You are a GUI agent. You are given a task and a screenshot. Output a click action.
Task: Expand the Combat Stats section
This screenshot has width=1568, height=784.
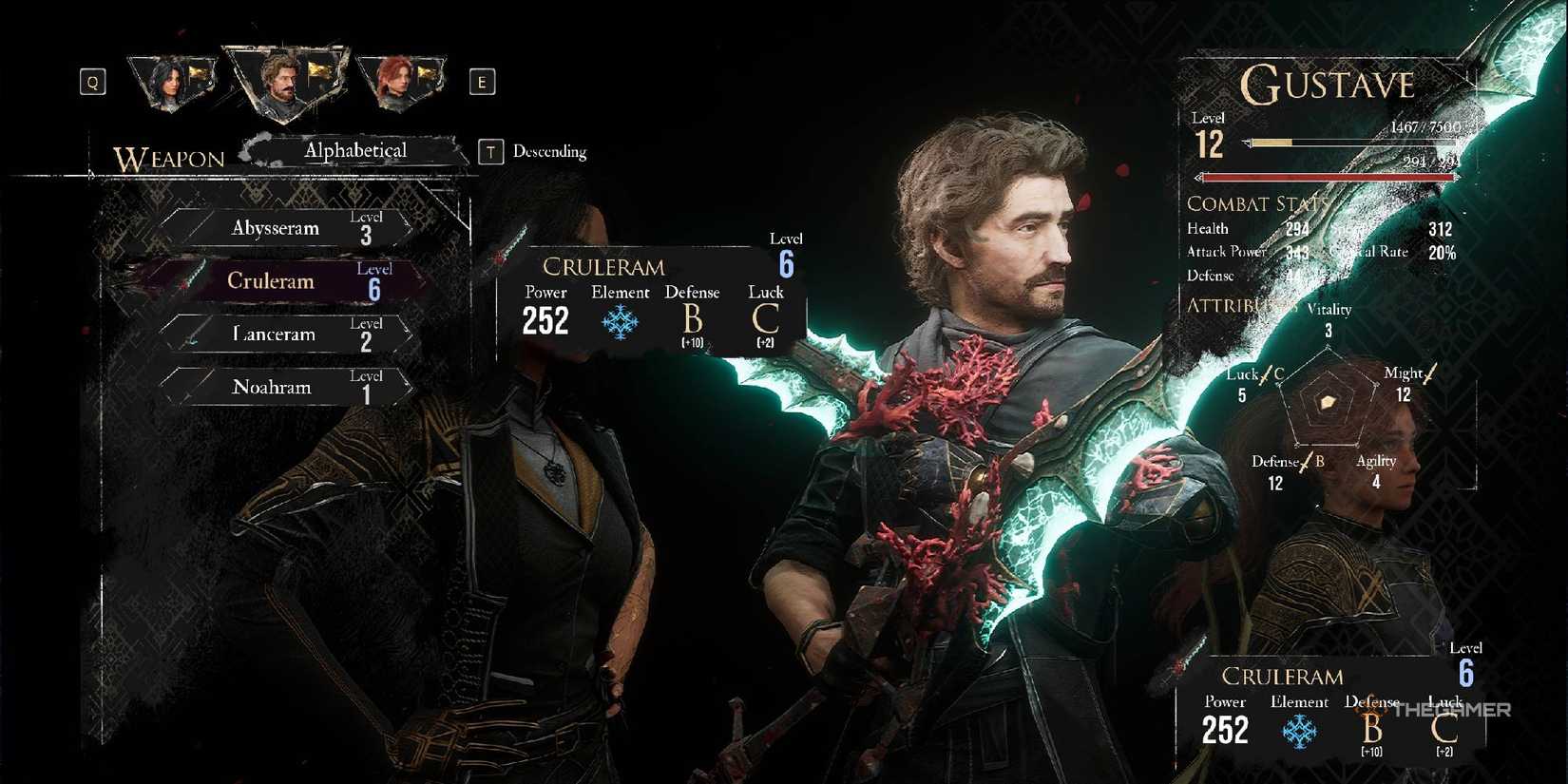[x=1257, y=203]
